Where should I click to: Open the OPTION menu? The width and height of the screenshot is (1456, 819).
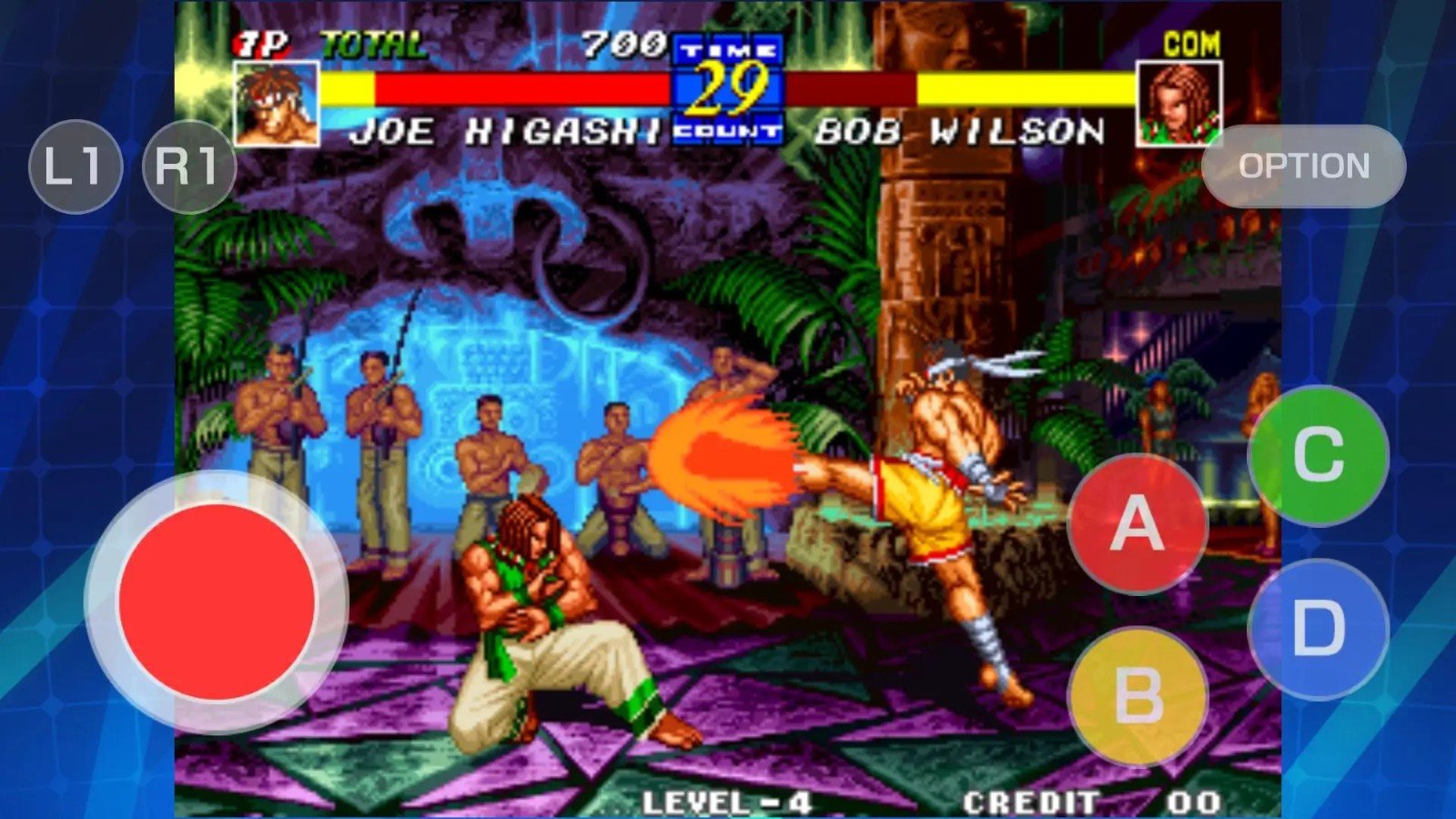(x=1303, y=167)
